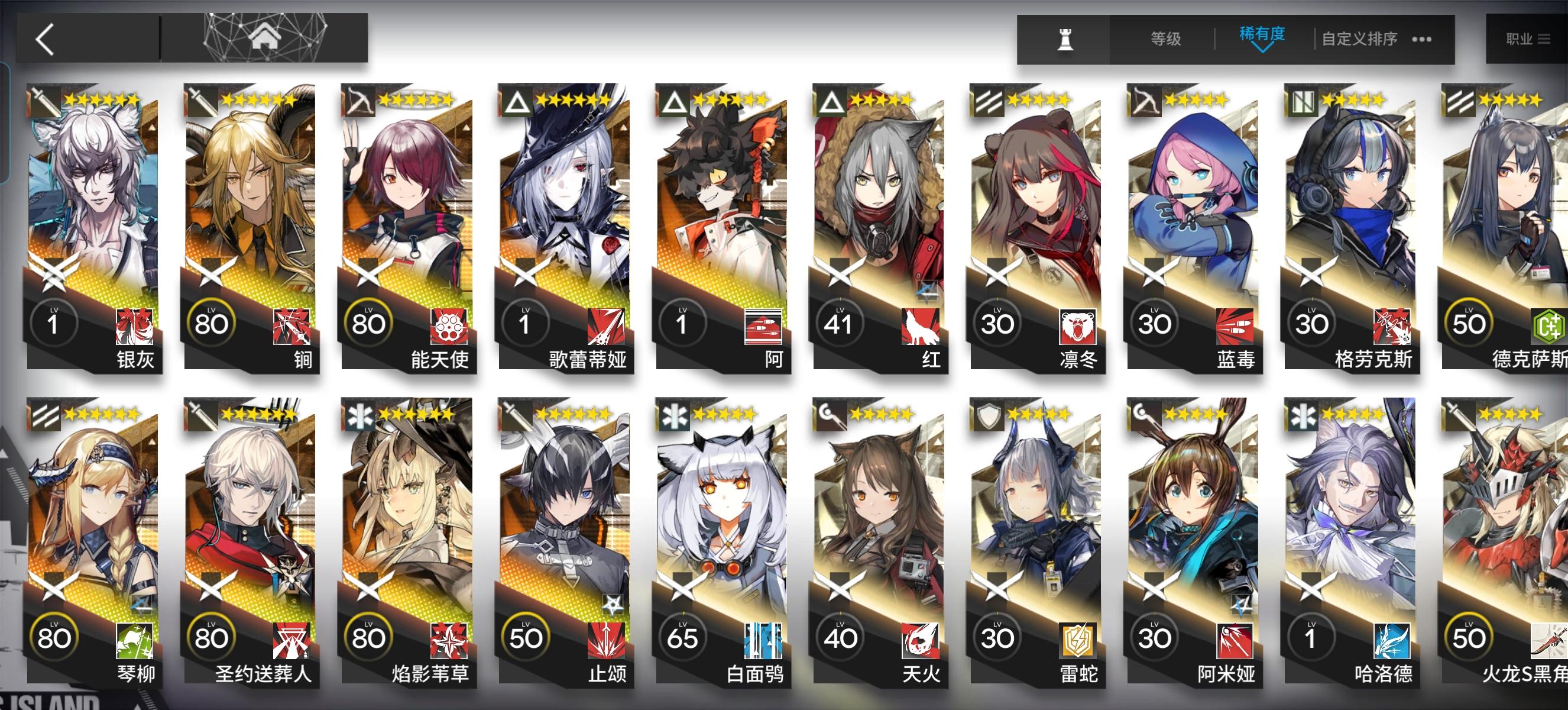Click the rook piece icon in the sort bar
The height and width of the screenshot is (710, 1568).
click(1065, 38)
